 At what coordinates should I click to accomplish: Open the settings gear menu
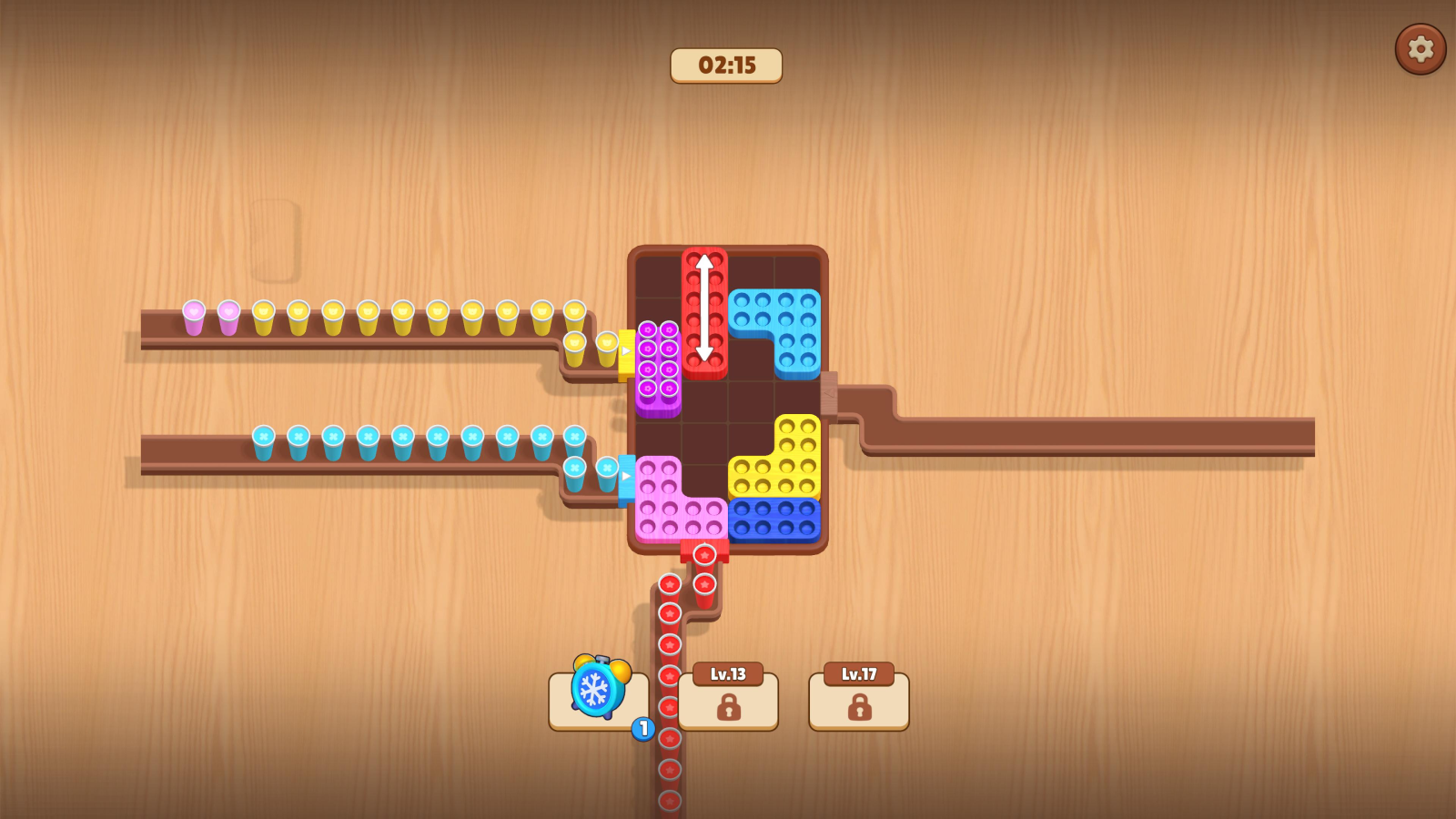click(x=1419, y=49)
